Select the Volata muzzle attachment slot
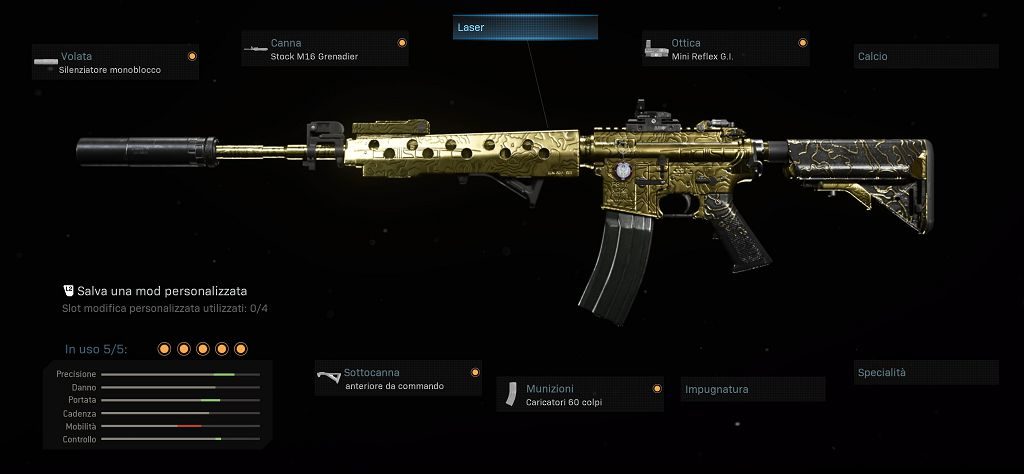The image size is (1024, 474). pos(114,63)
